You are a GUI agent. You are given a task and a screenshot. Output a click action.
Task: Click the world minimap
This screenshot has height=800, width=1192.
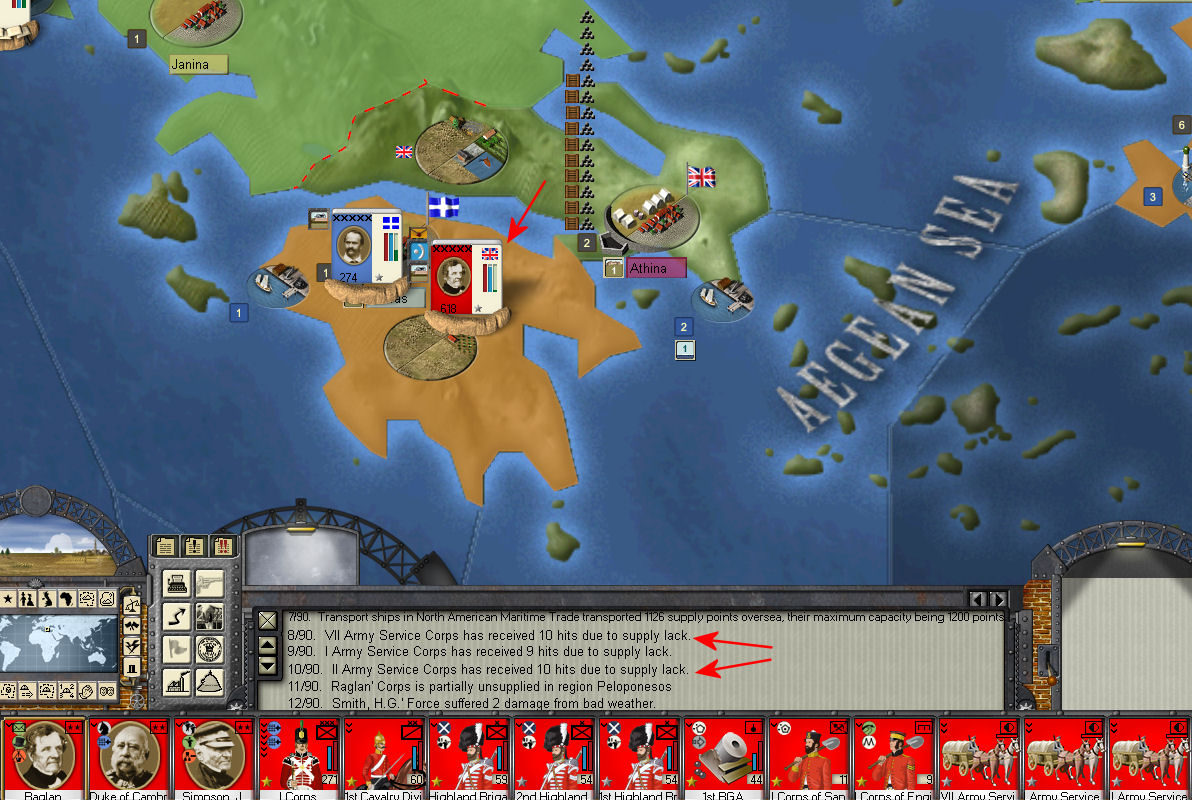click(58, 643)
